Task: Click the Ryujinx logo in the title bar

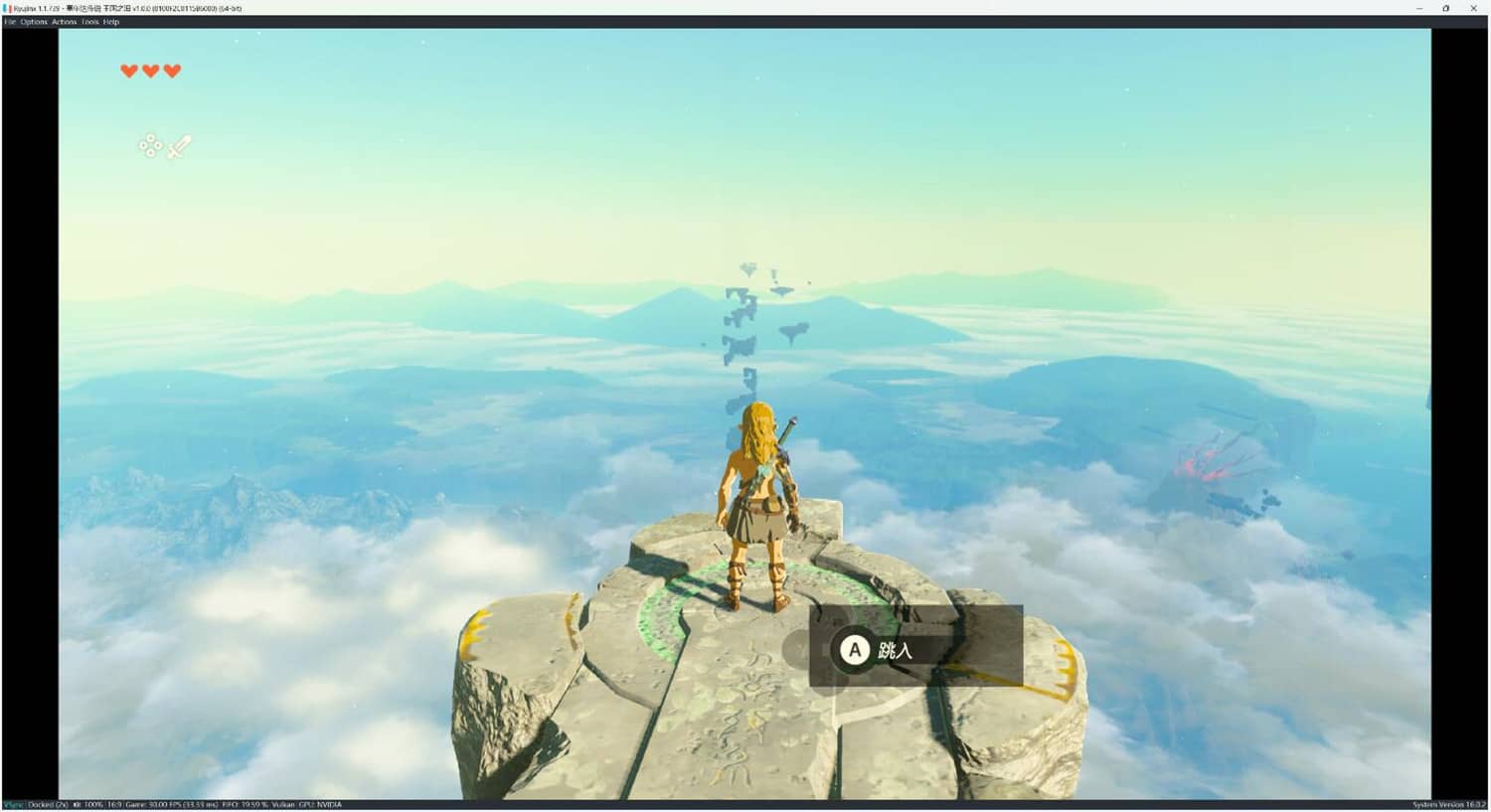Action: coord(7,8)
